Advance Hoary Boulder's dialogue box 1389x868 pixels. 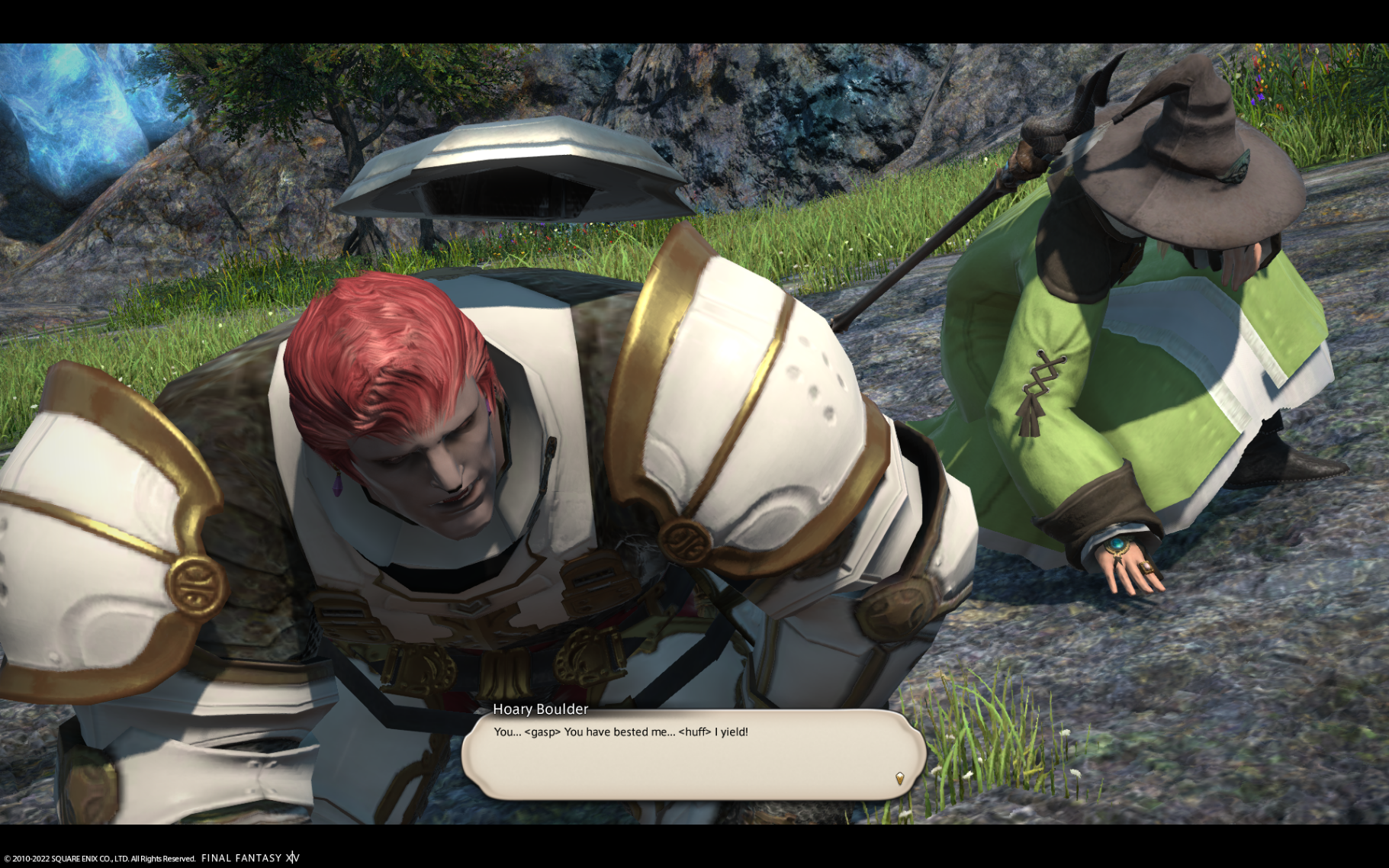693,755
